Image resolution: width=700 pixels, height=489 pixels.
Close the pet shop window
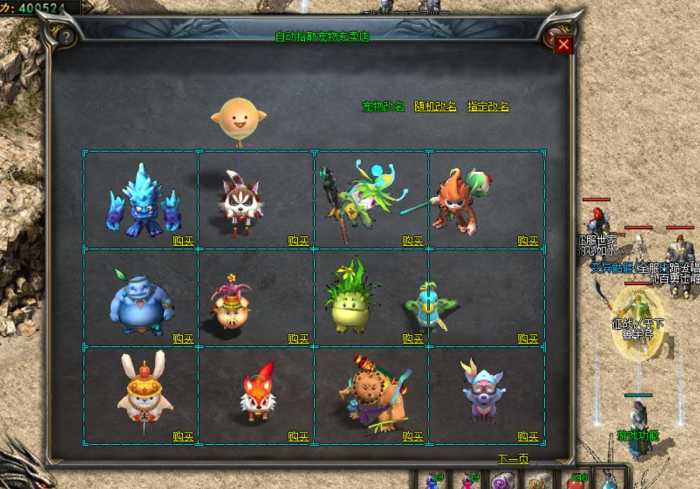[x=564, y=44]
